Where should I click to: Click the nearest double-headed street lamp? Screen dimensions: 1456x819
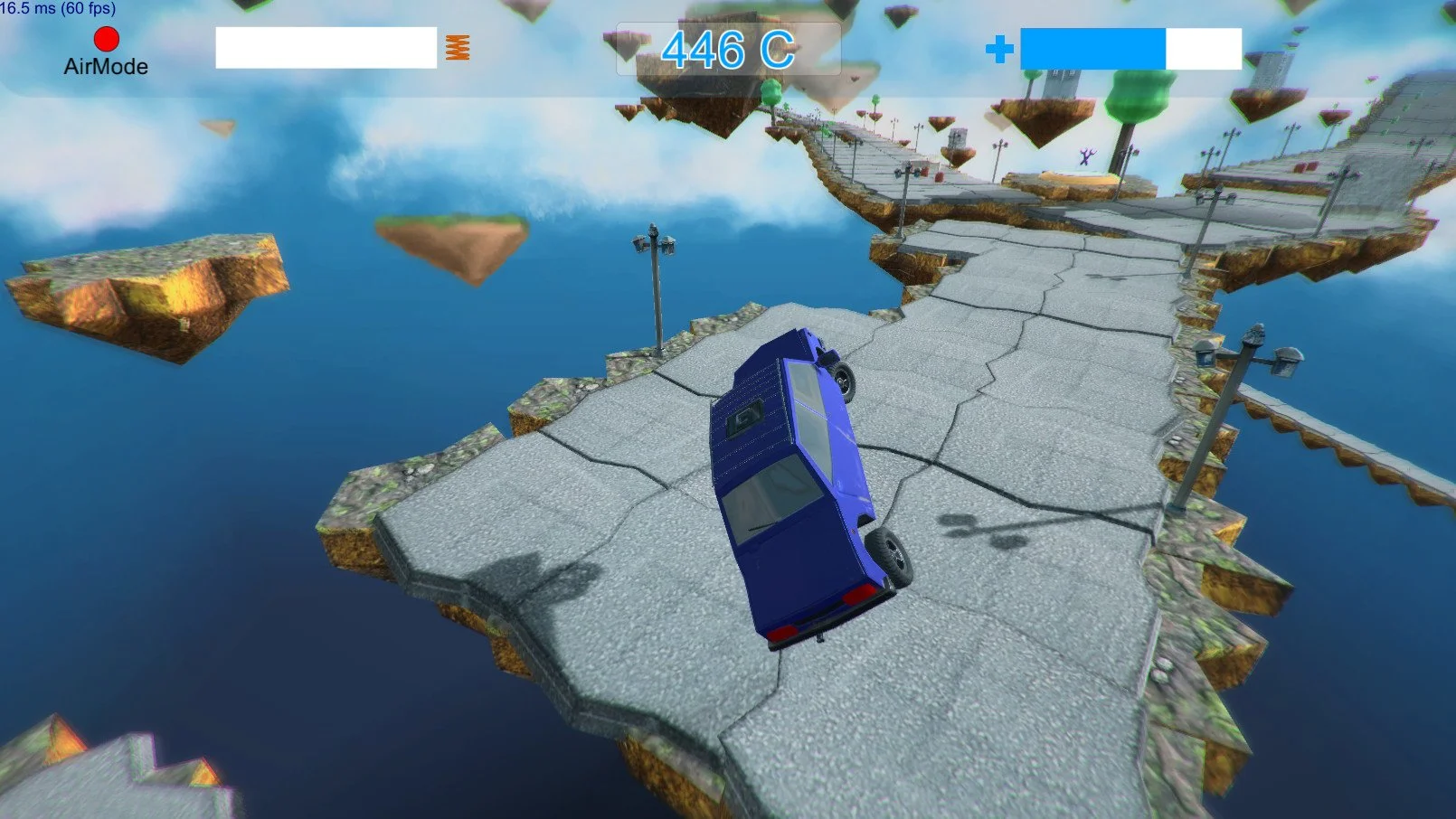(653, 242)
